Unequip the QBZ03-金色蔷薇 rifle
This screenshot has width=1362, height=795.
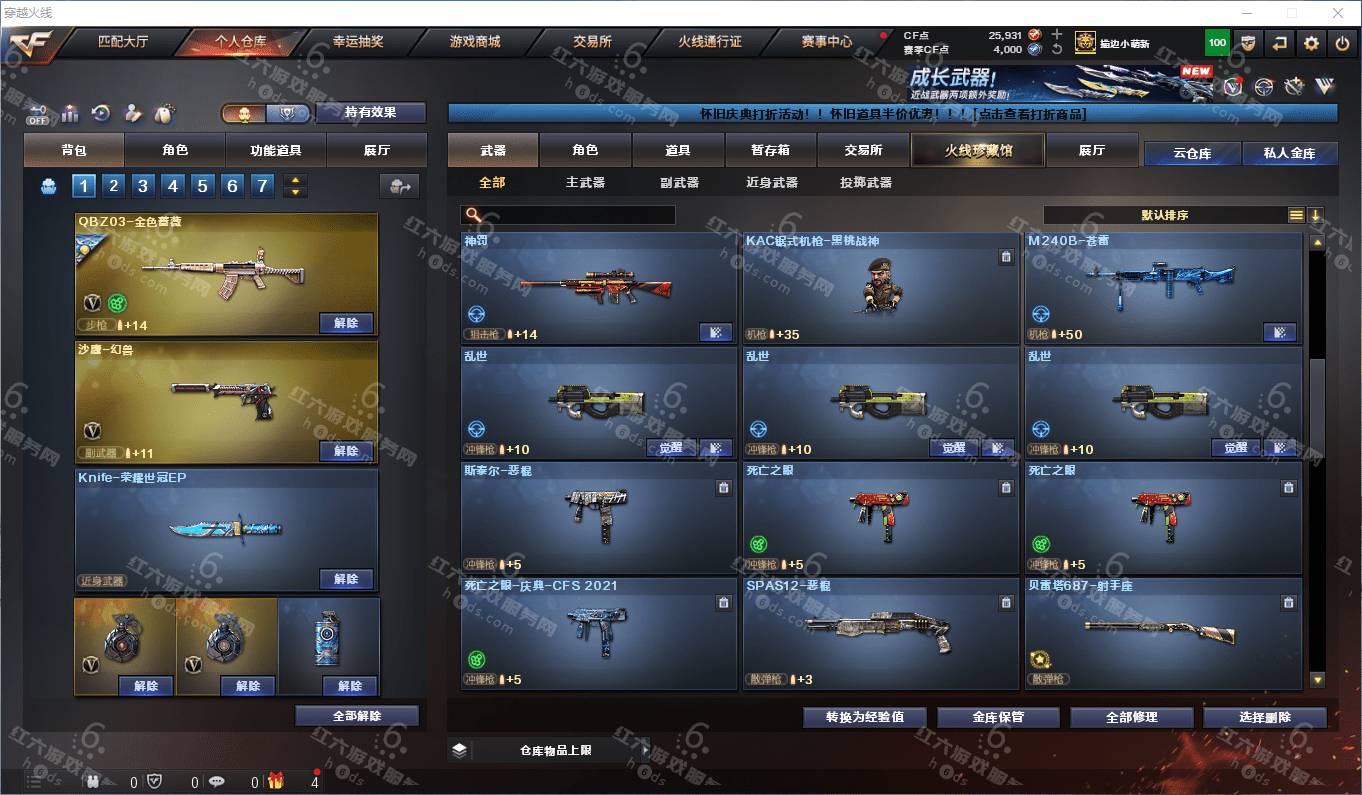point(346,323)
